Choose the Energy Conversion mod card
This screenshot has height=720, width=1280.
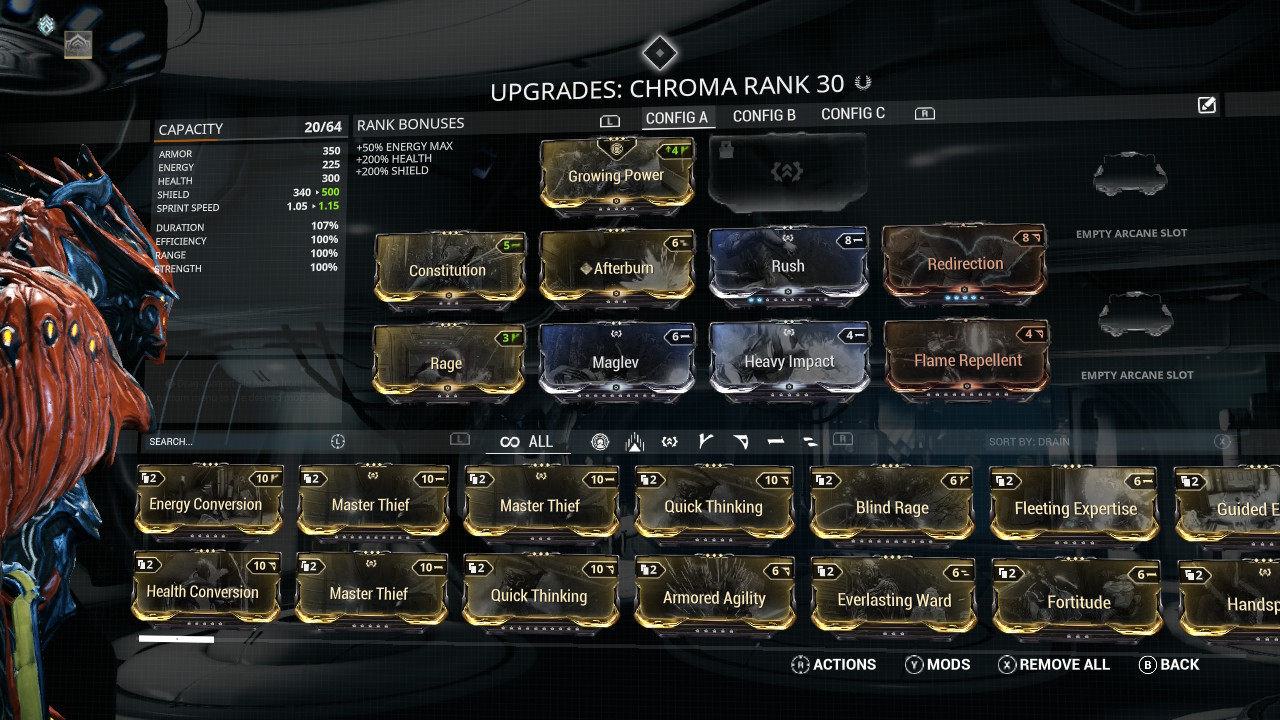click(209, 503)
